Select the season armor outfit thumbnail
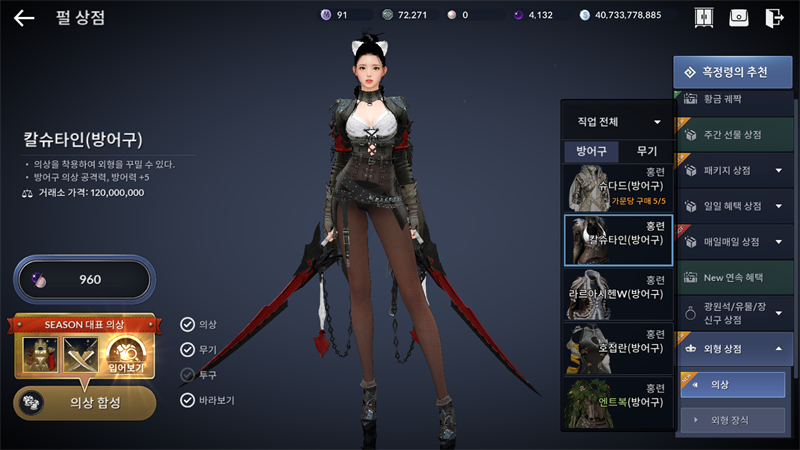This screenshot has width=800, height=450. [39, 355]
